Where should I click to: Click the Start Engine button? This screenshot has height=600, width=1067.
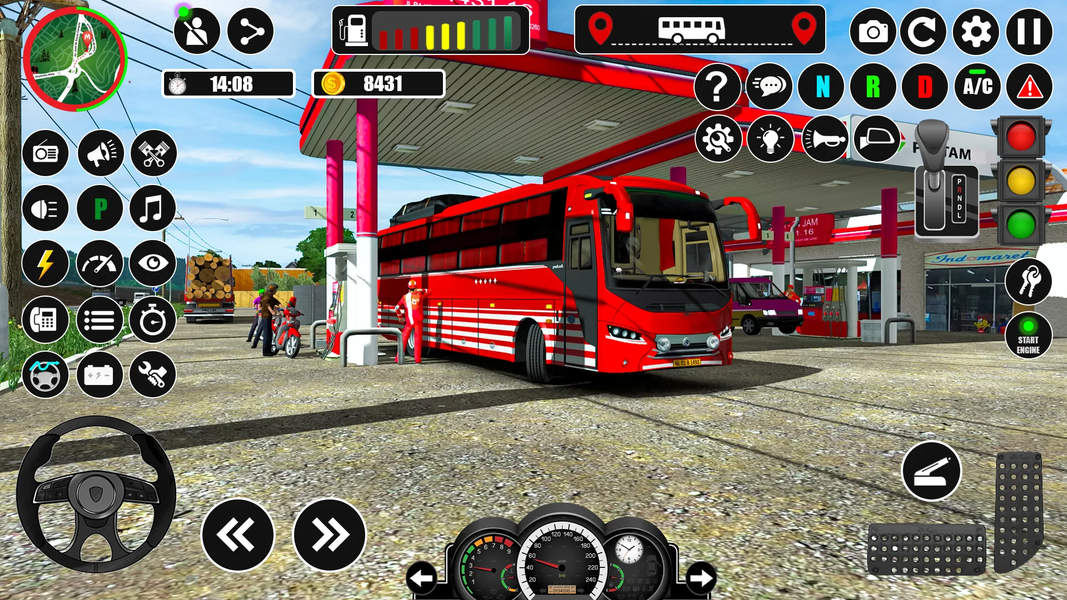click(1028, 335)
